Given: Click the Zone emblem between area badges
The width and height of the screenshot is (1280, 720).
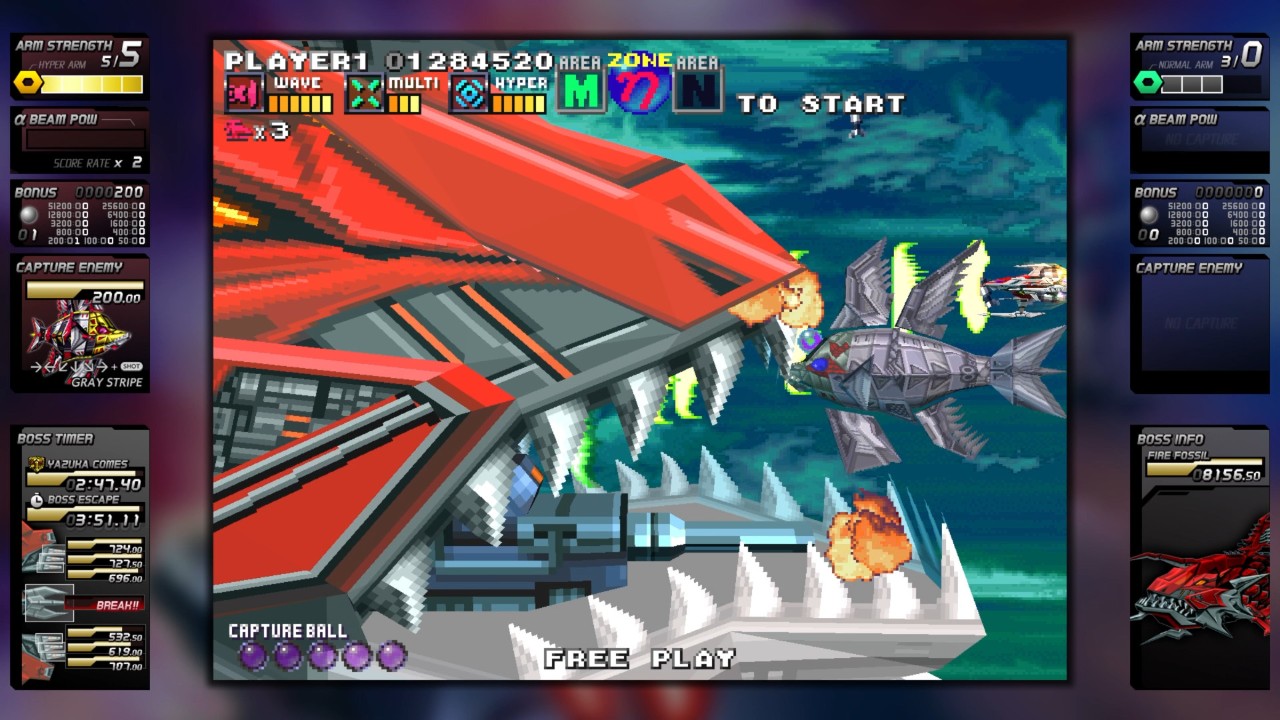Looking at the screenshot, I should [638, 88].
